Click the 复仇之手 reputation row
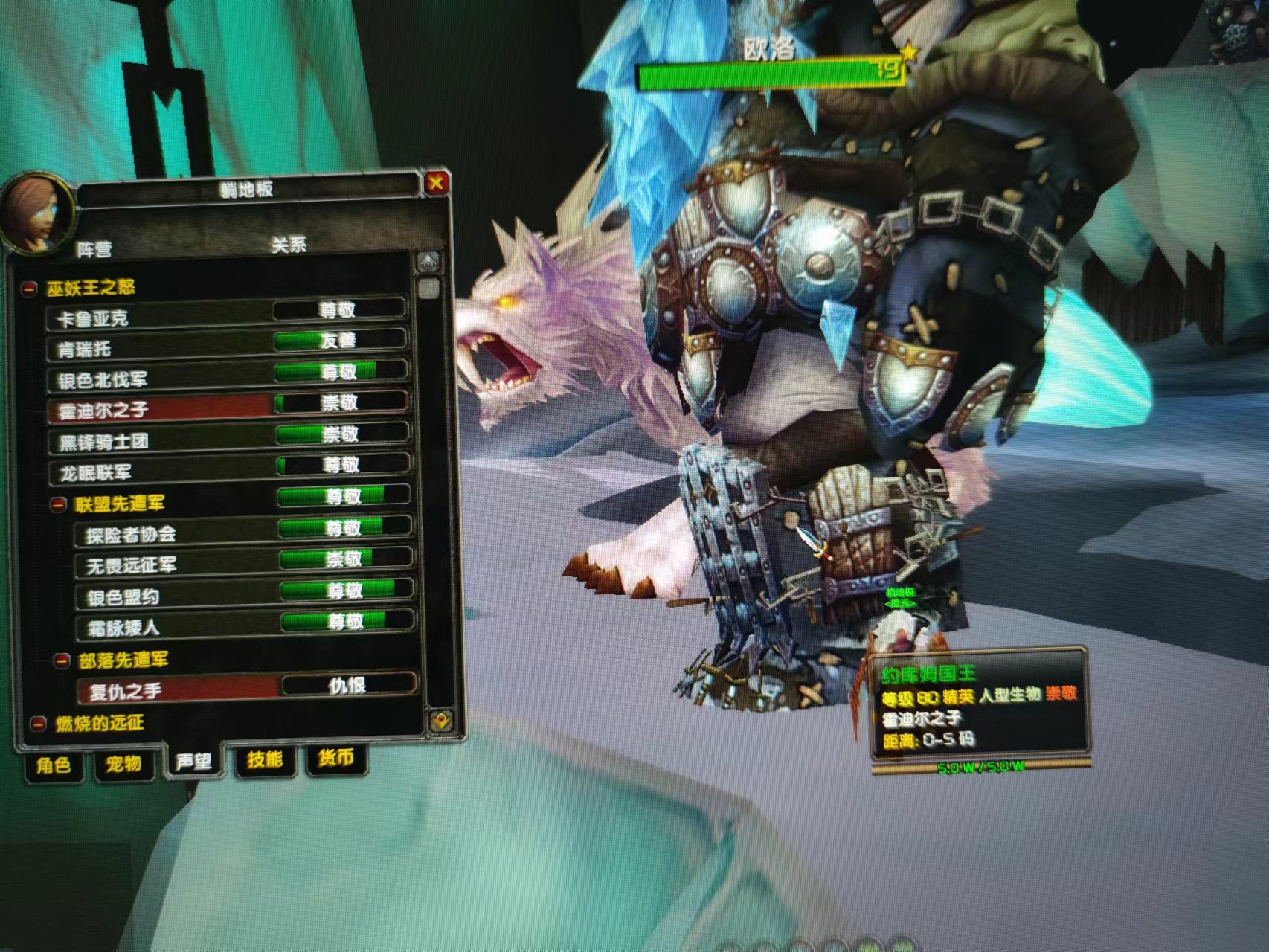 [x=245, y=689]
